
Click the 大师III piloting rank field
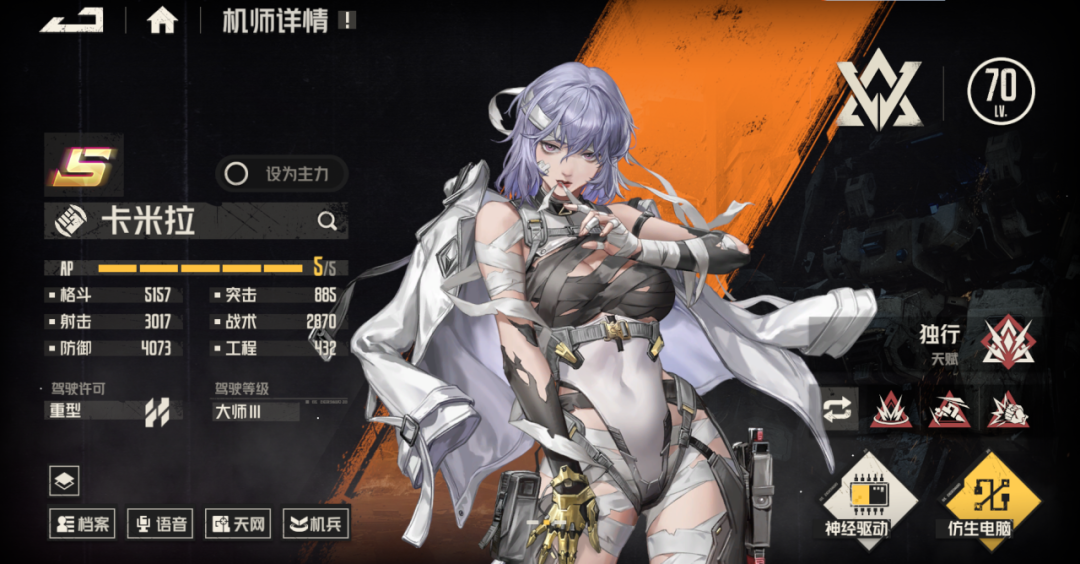(x=256, y=411)
